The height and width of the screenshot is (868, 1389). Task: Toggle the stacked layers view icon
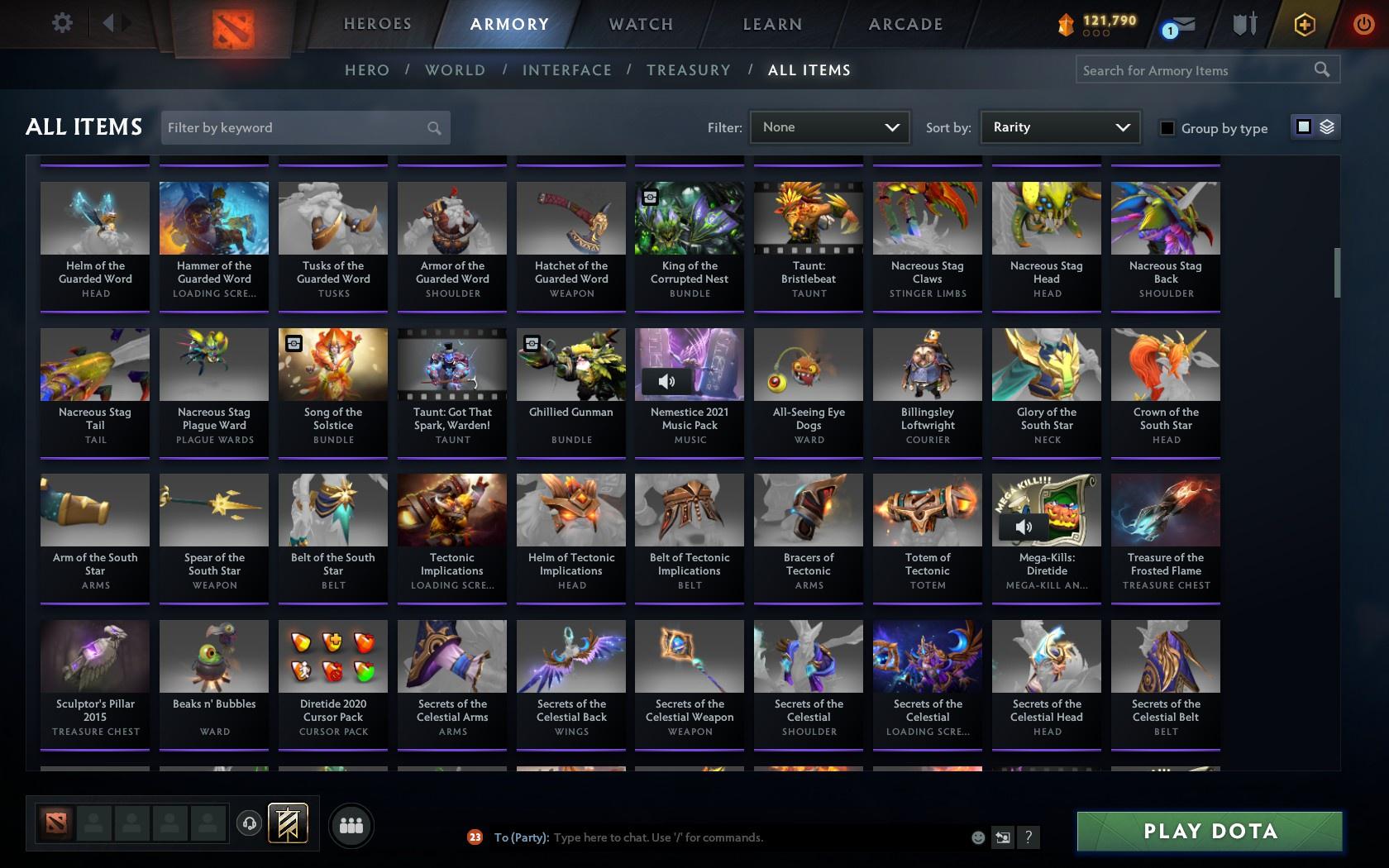point(1327,128)
